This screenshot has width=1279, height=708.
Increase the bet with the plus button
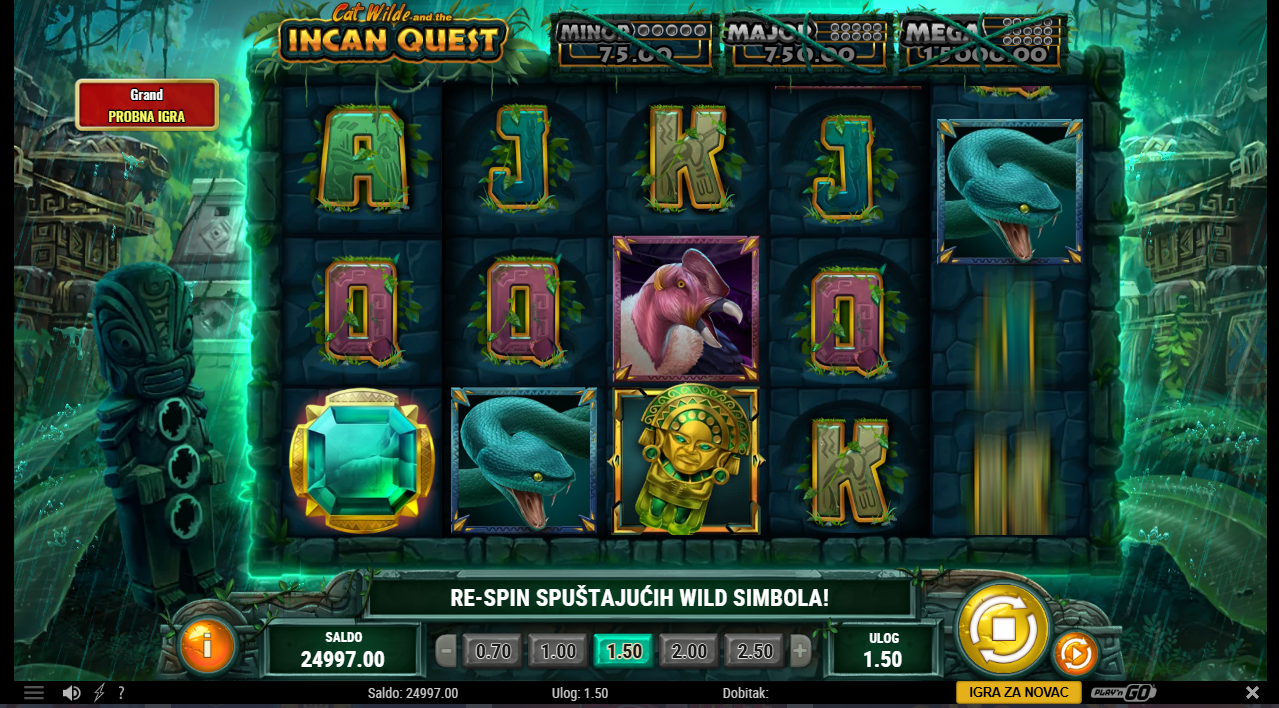[800, 652]
